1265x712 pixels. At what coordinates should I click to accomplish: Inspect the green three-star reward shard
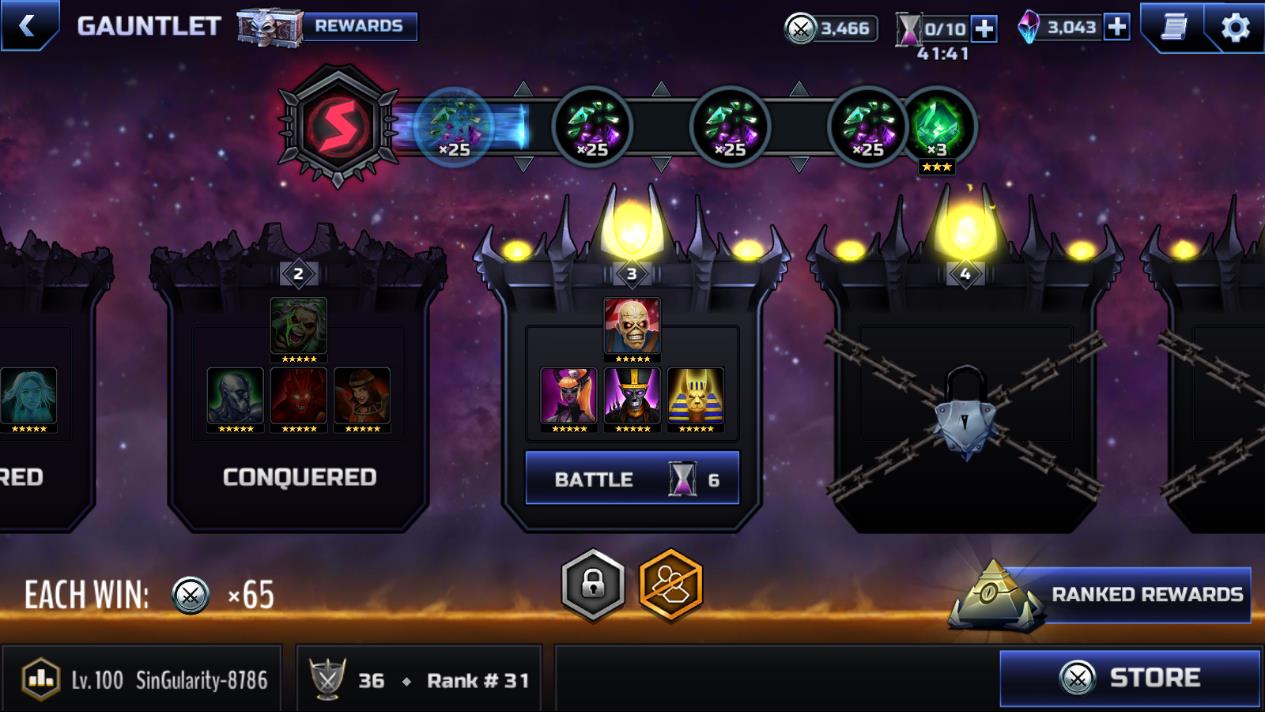[x=937, y=128]
